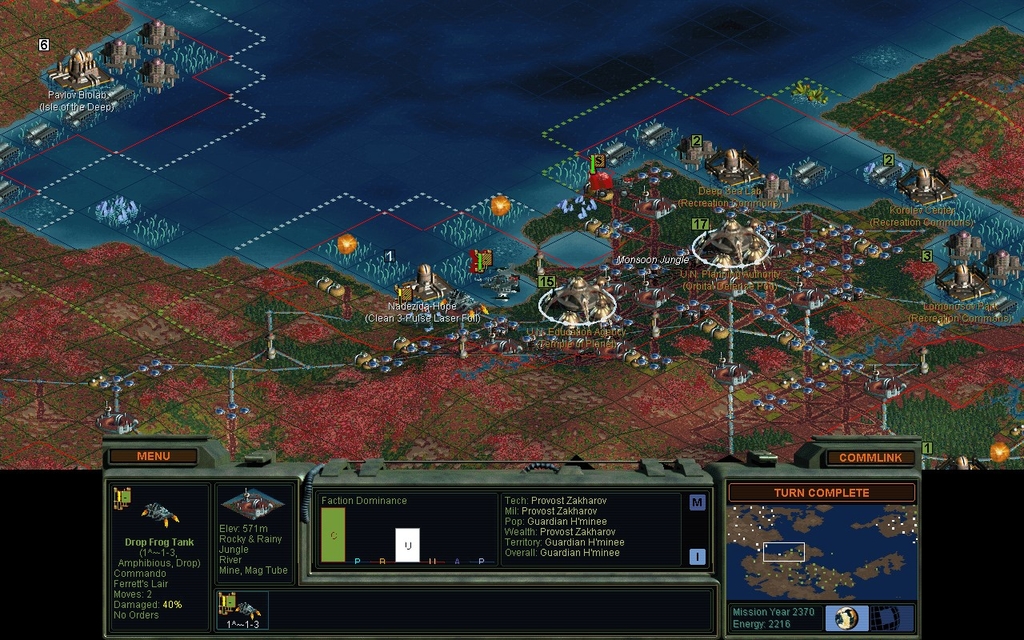Open the MENU button
This screenshot has width=1024, height=640.
[153, 456]
